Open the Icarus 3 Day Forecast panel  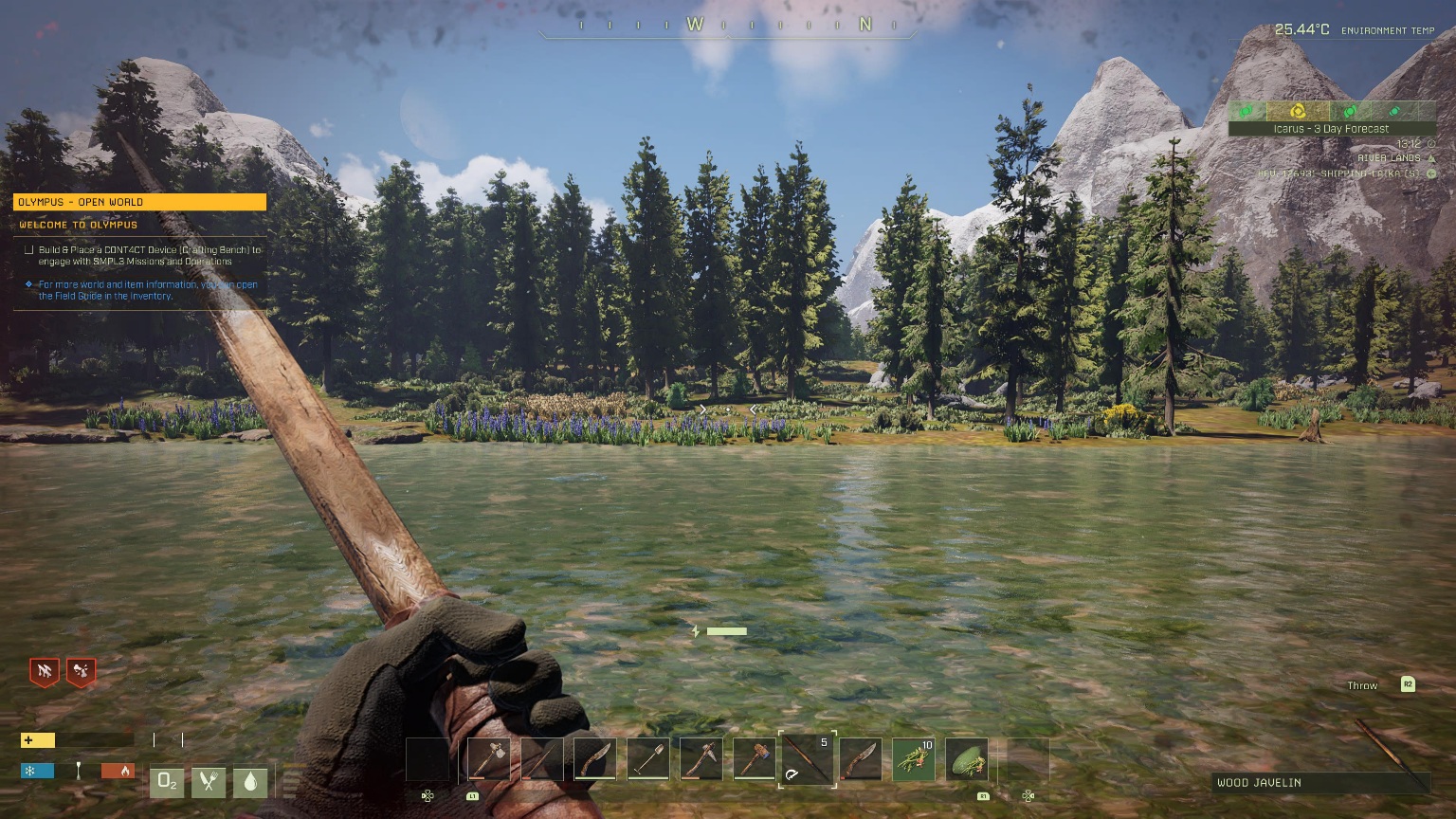[1331, 129]
